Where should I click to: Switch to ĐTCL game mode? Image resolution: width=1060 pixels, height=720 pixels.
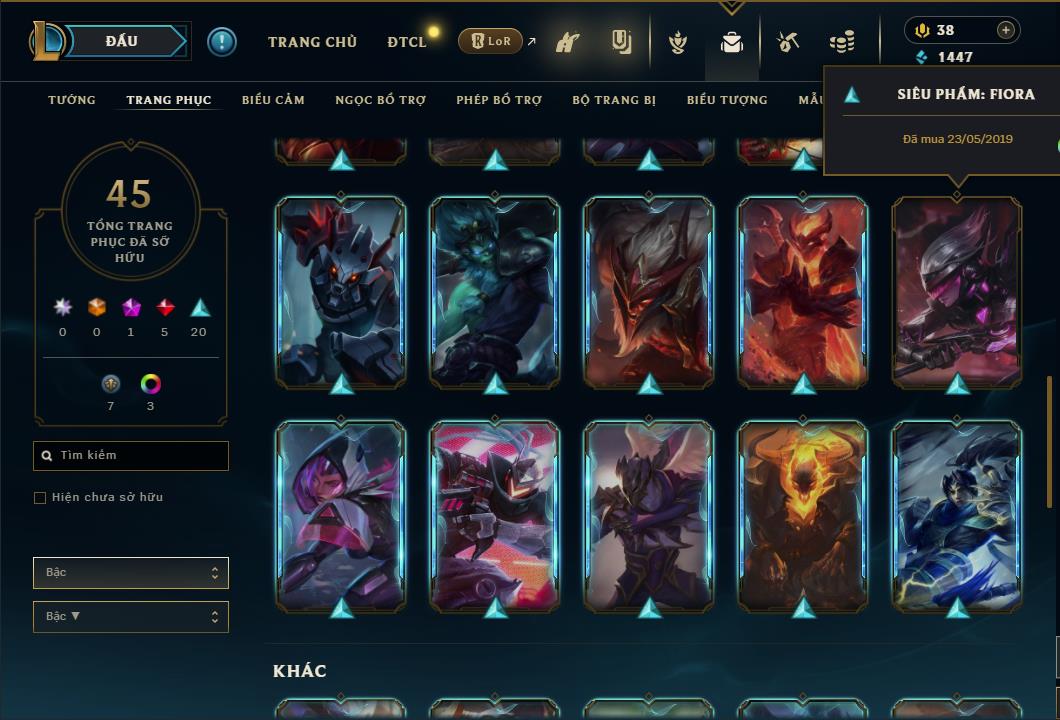click(x=406, y=42)
